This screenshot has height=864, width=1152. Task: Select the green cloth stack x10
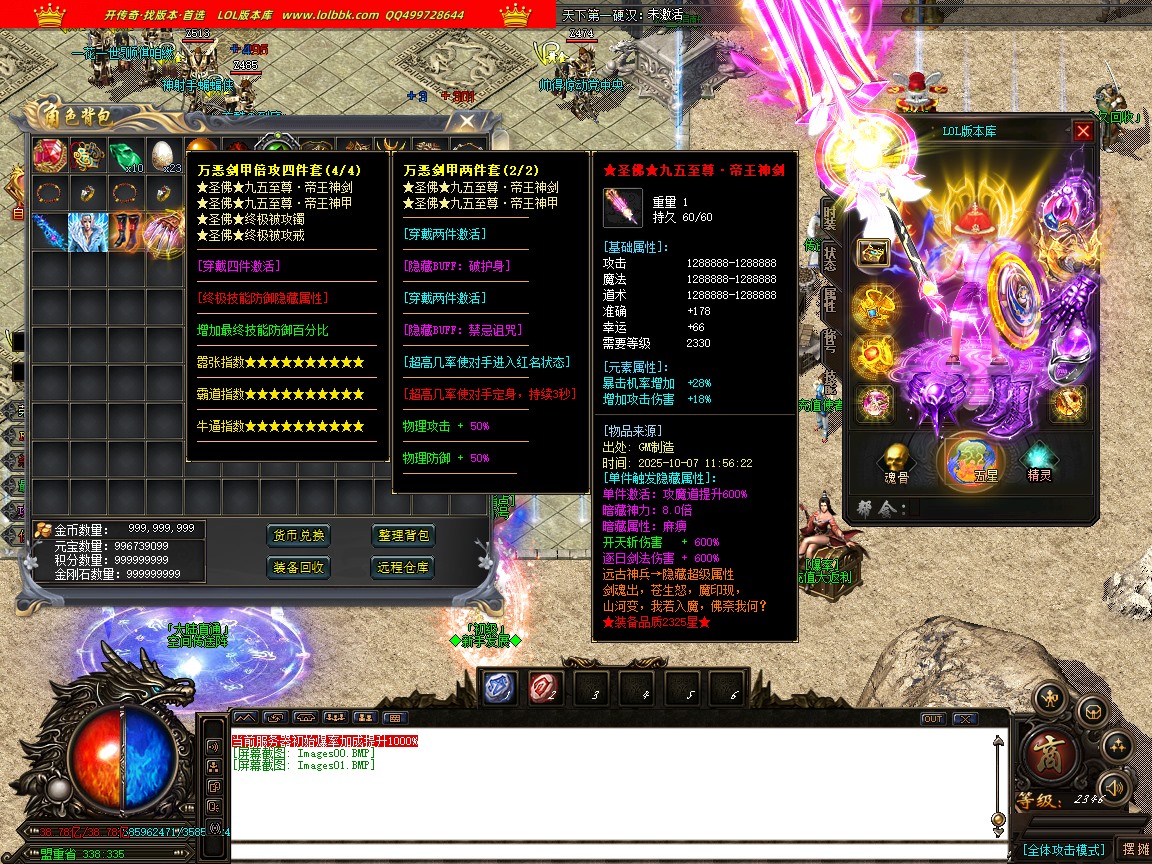[125, 155]
